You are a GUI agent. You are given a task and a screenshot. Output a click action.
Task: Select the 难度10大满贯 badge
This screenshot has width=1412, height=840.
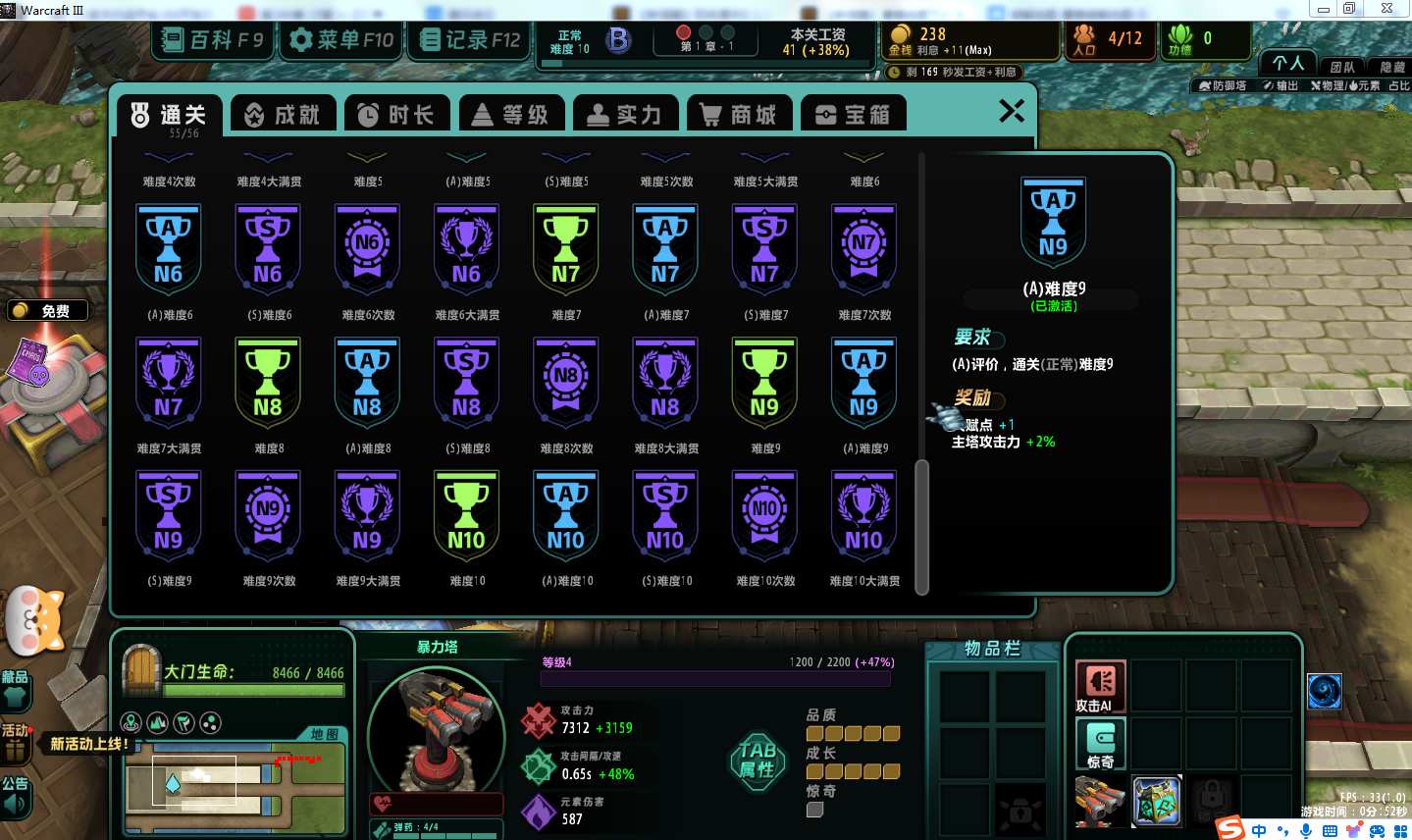863,516
